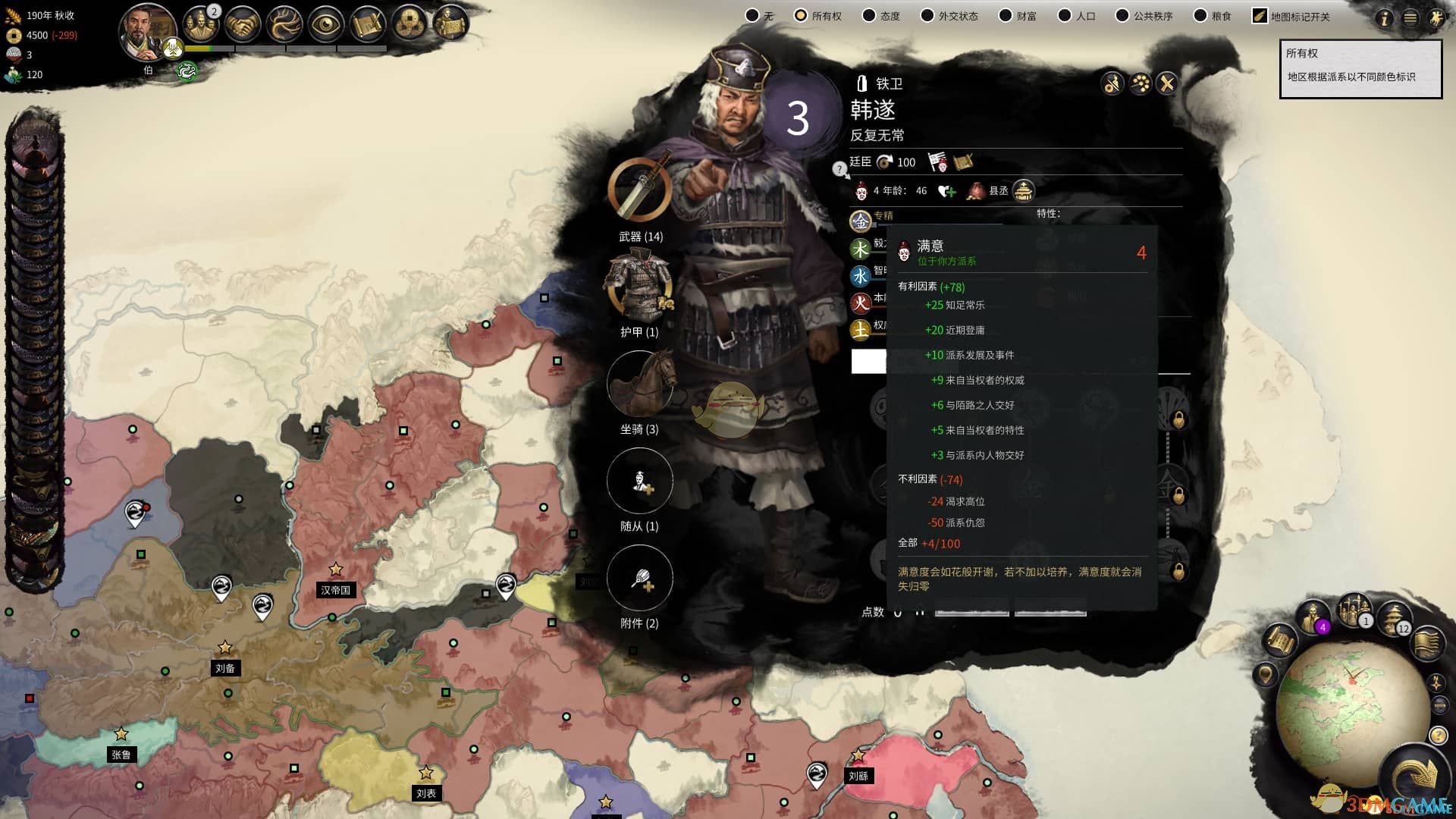Open the hamburger game menu
The image size is (1456, 819).
(1409, 19)
